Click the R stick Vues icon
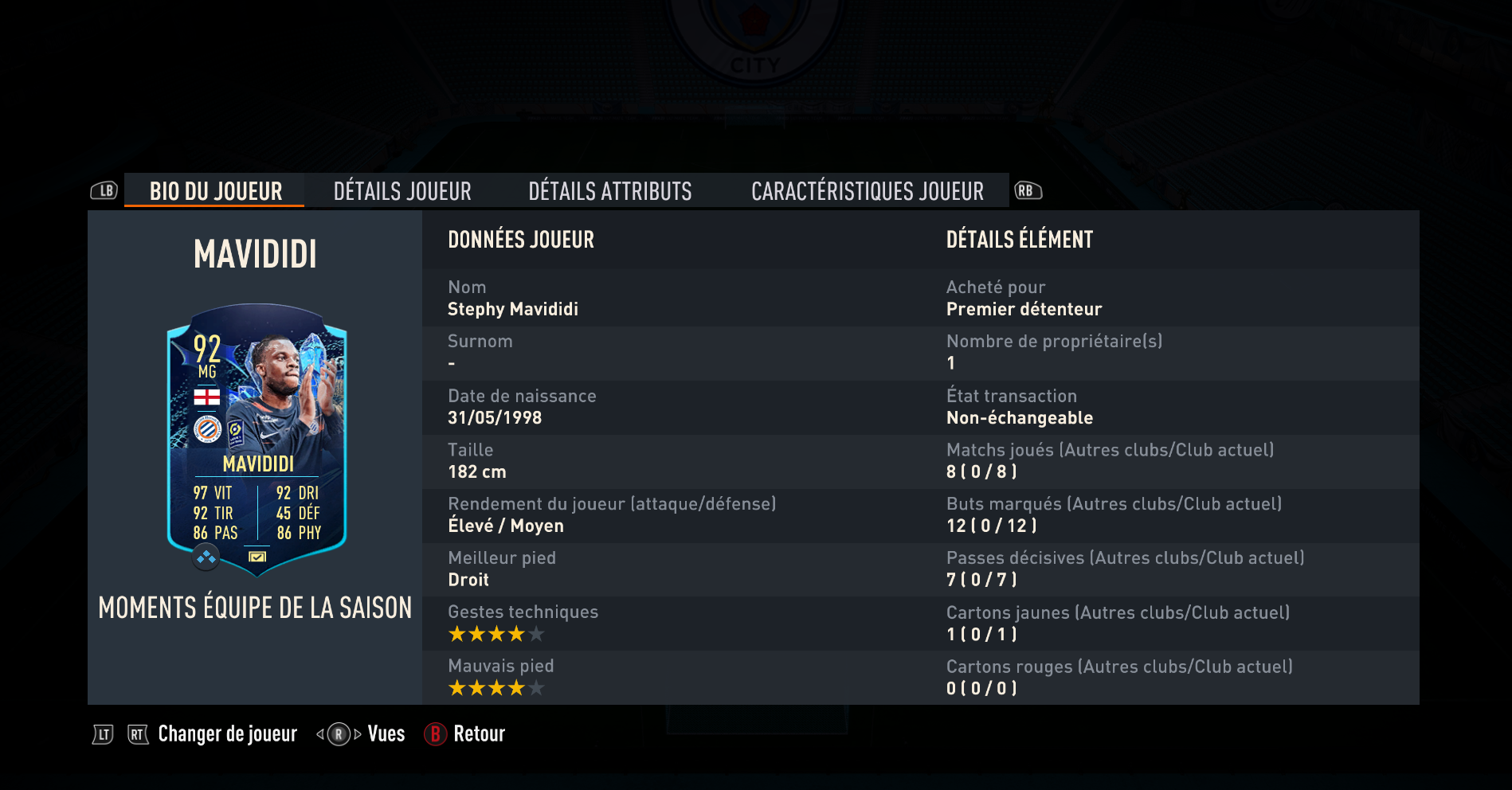This screenshot has width=1512, height=790. pos(339,733)
